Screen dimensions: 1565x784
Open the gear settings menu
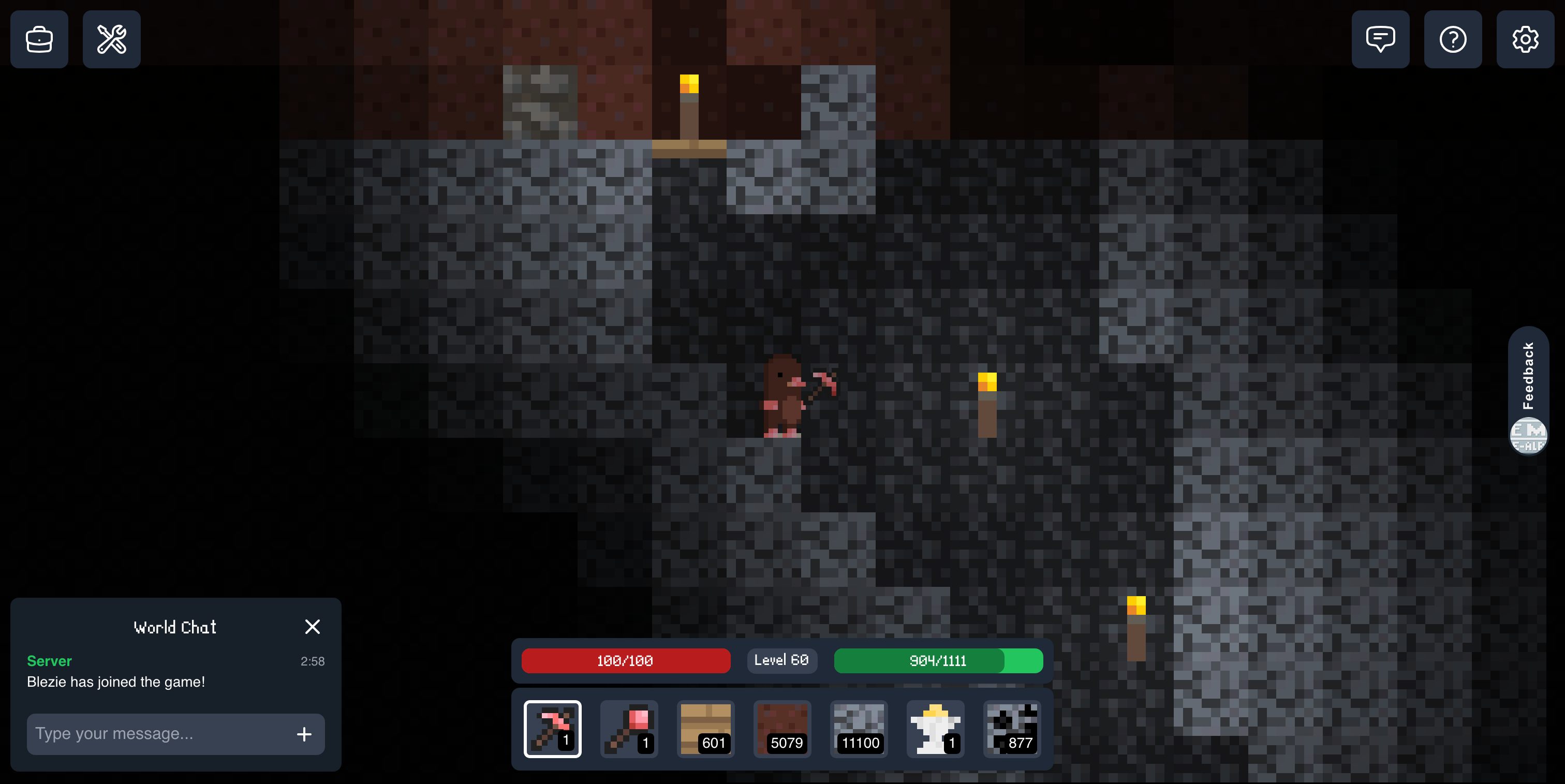coord(1524,39)
